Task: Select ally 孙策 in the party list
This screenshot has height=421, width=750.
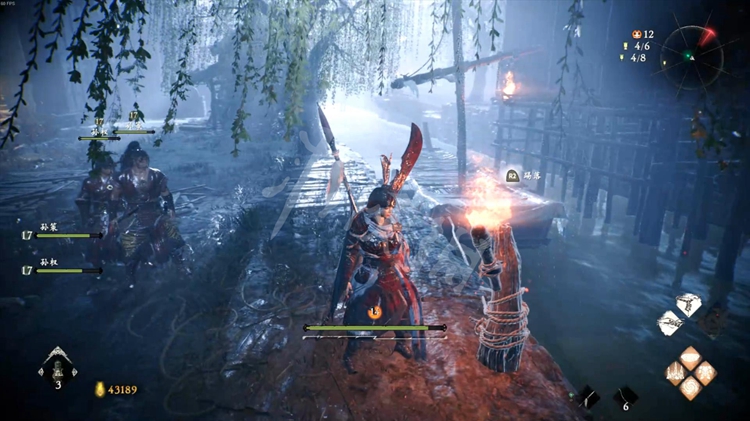Action: (x=60, y=232)
